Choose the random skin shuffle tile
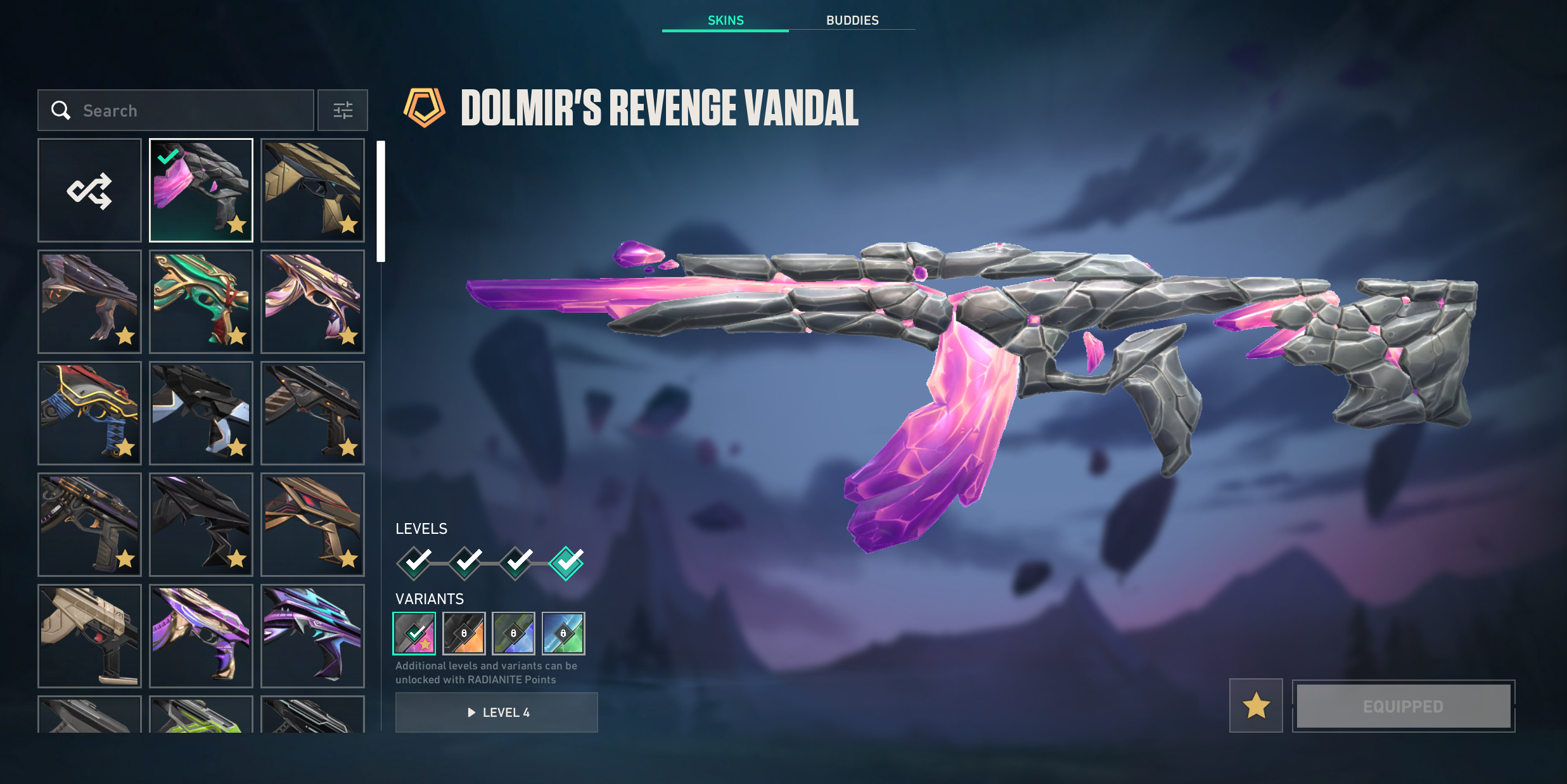The width and height of the screenshot is (1567, 784). [x=89, y=190]
